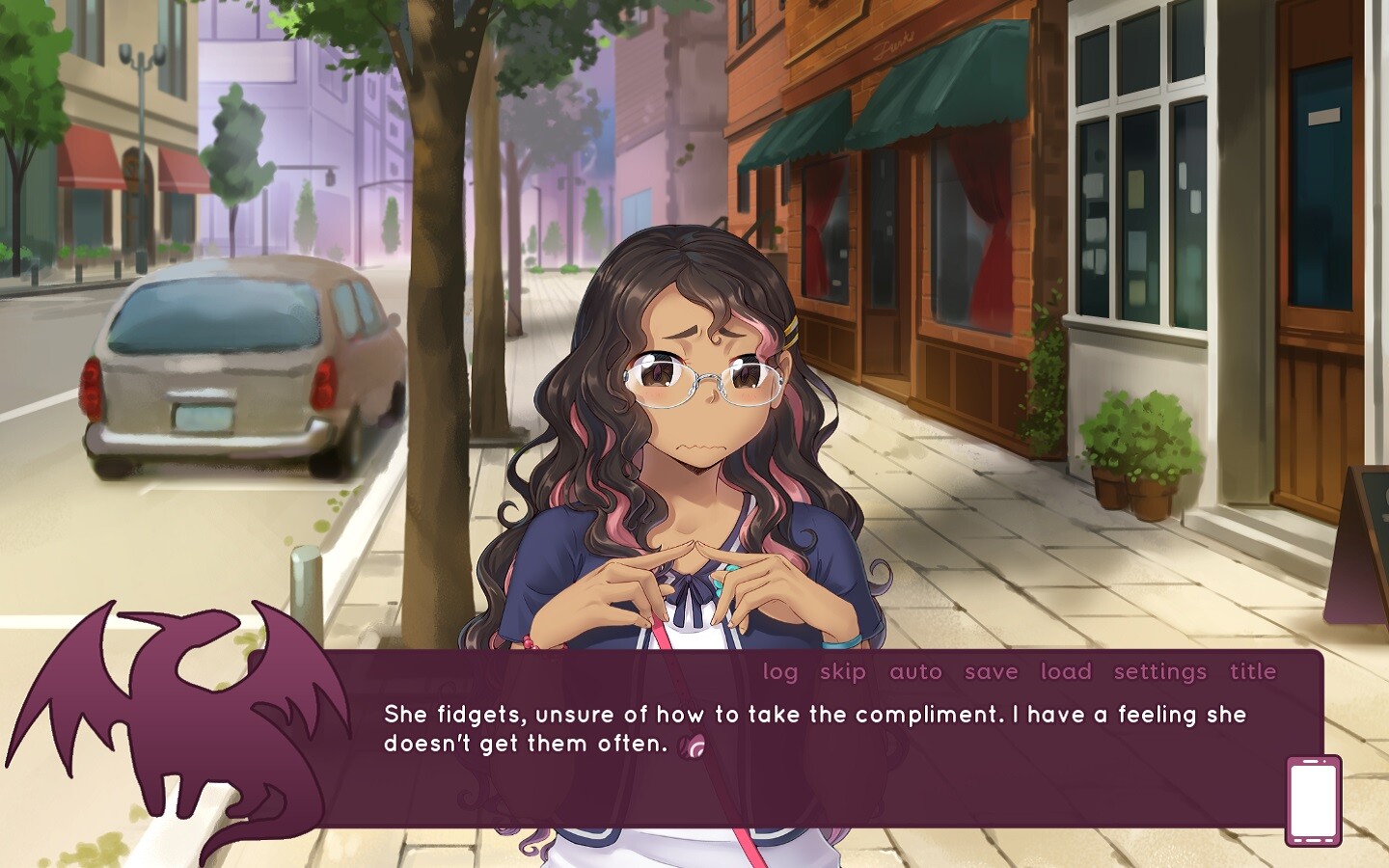Open the load screen
This screenshot has width=1389, height=868.
coord(1064,672)
